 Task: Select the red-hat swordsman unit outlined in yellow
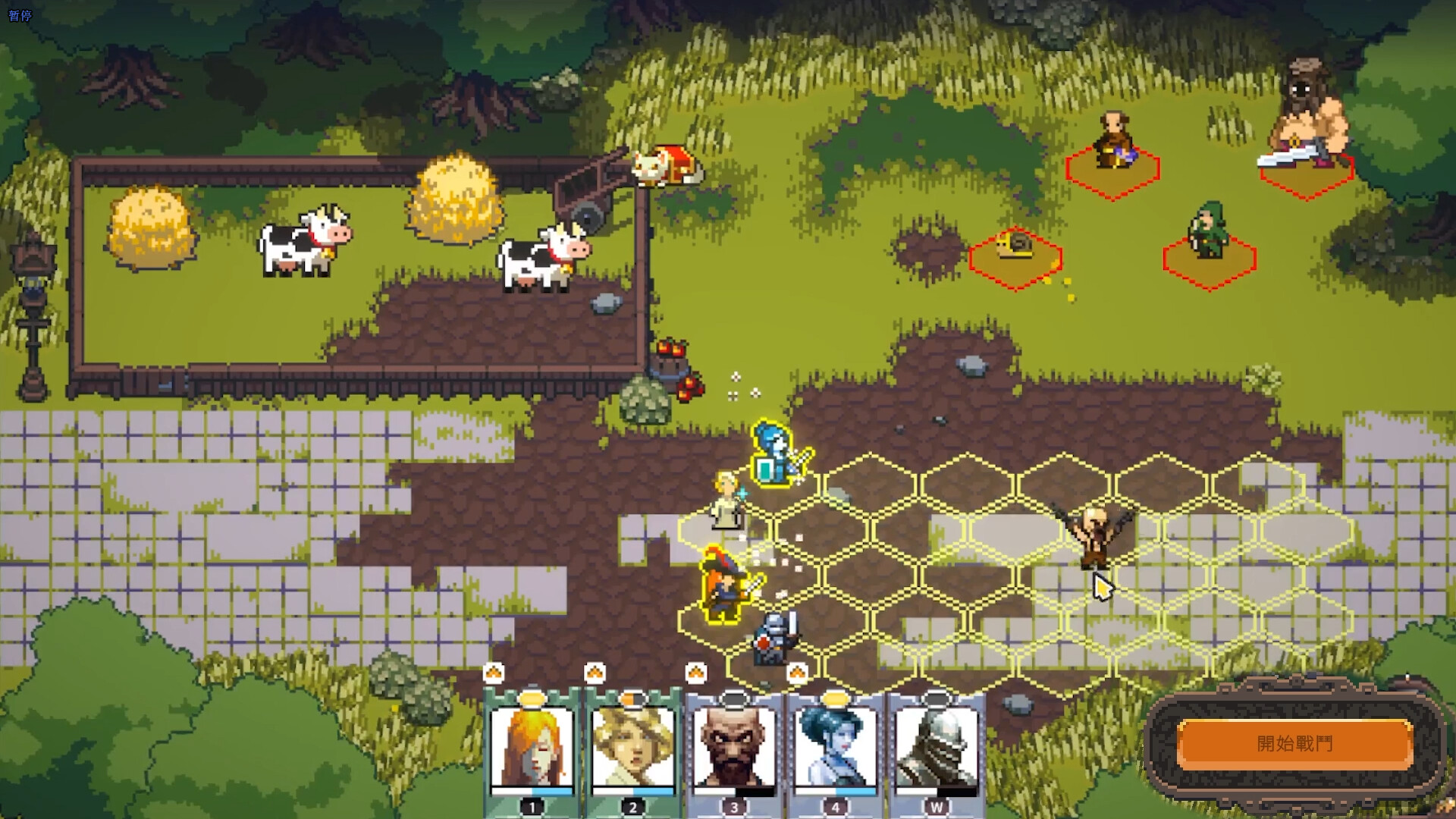(724, 585)
